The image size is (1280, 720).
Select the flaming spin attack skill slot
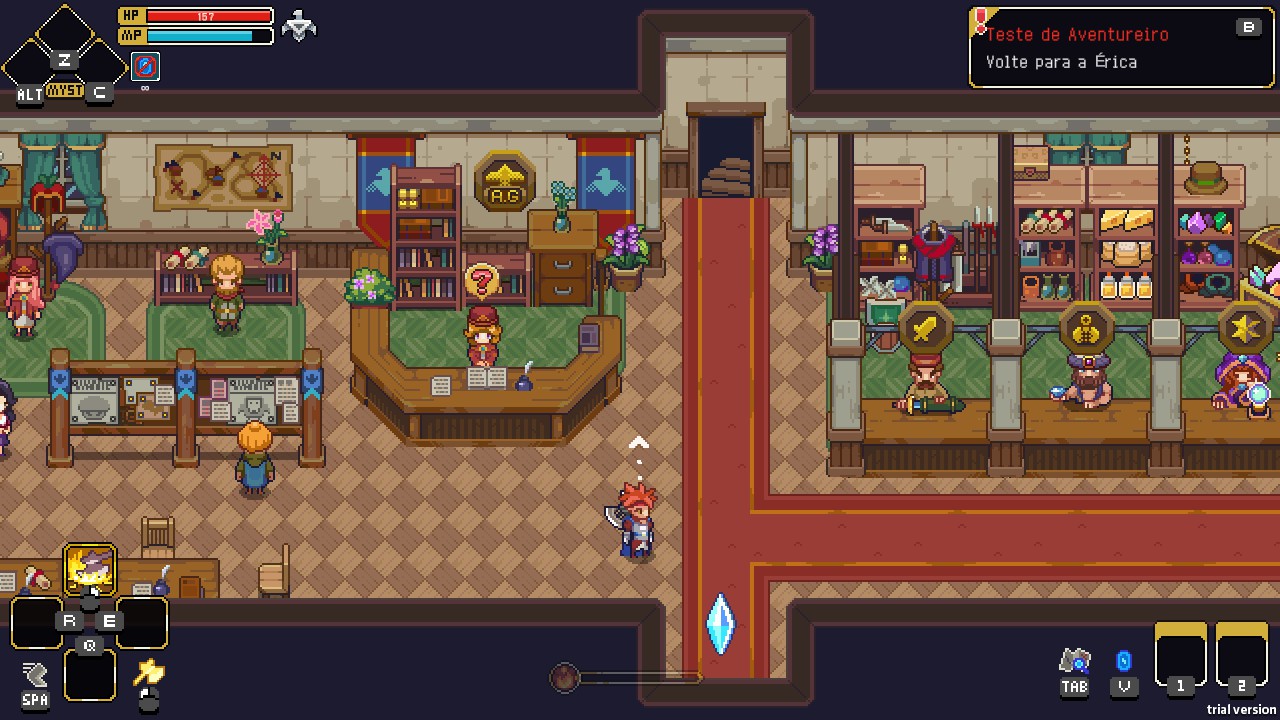click(x=90, y=570)
